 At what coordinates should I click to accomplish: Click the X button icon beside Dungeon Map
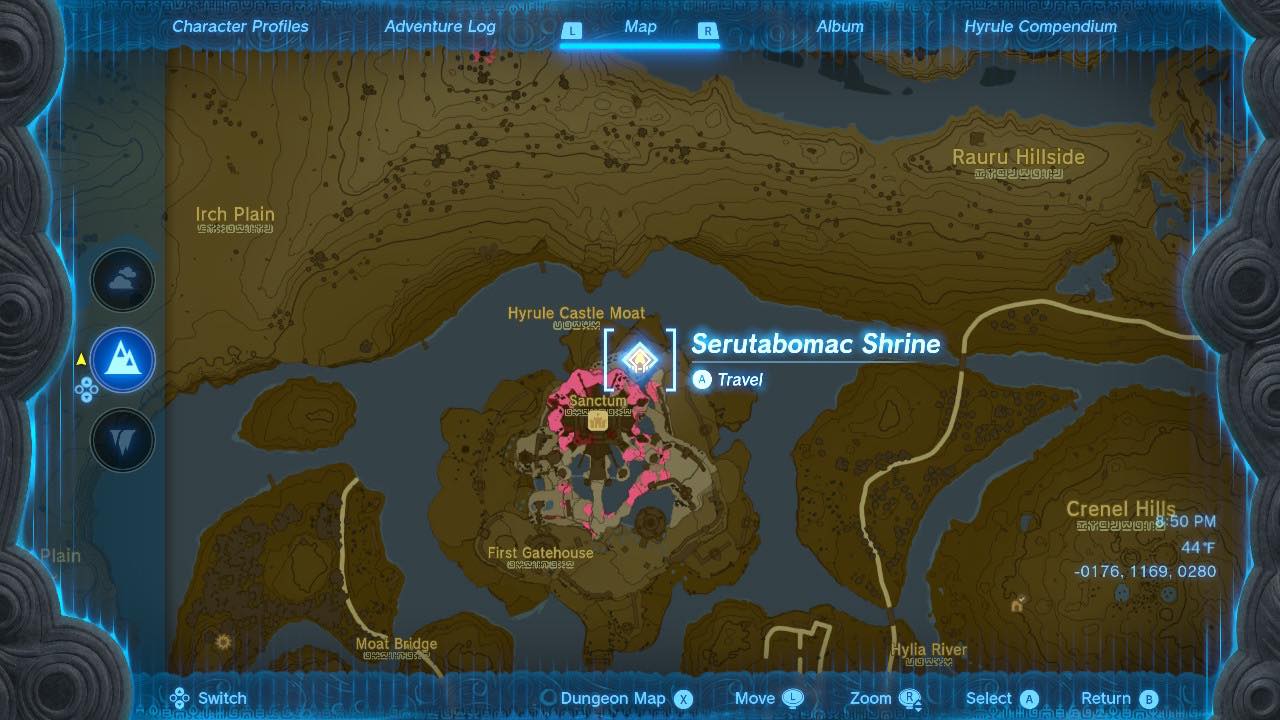[684, 698]
